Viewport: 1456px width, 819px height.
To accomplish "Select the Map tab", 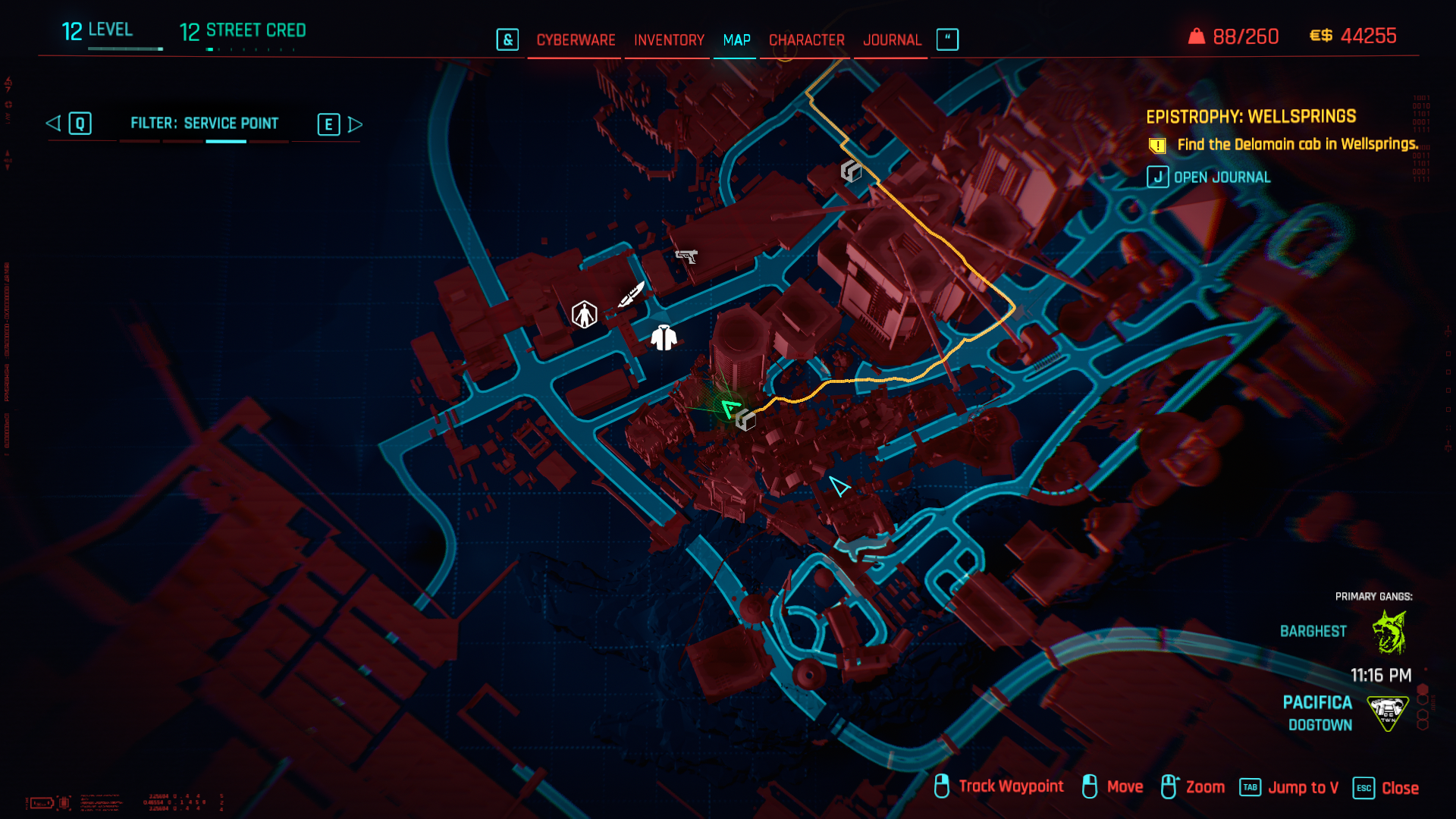I will point(736,40).
